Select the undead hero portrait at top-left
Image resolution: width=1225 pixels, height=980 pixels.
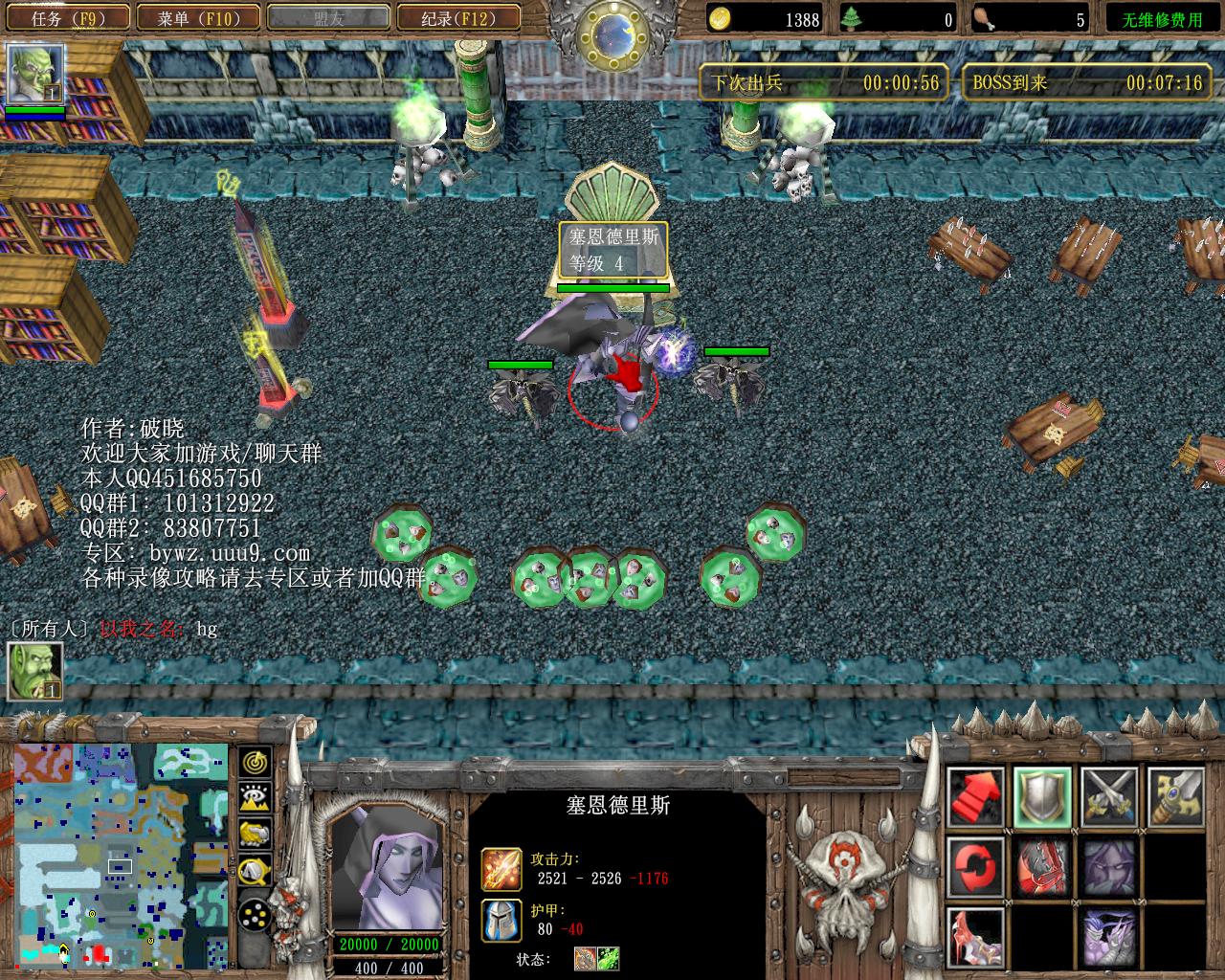[x=34, y=73]
